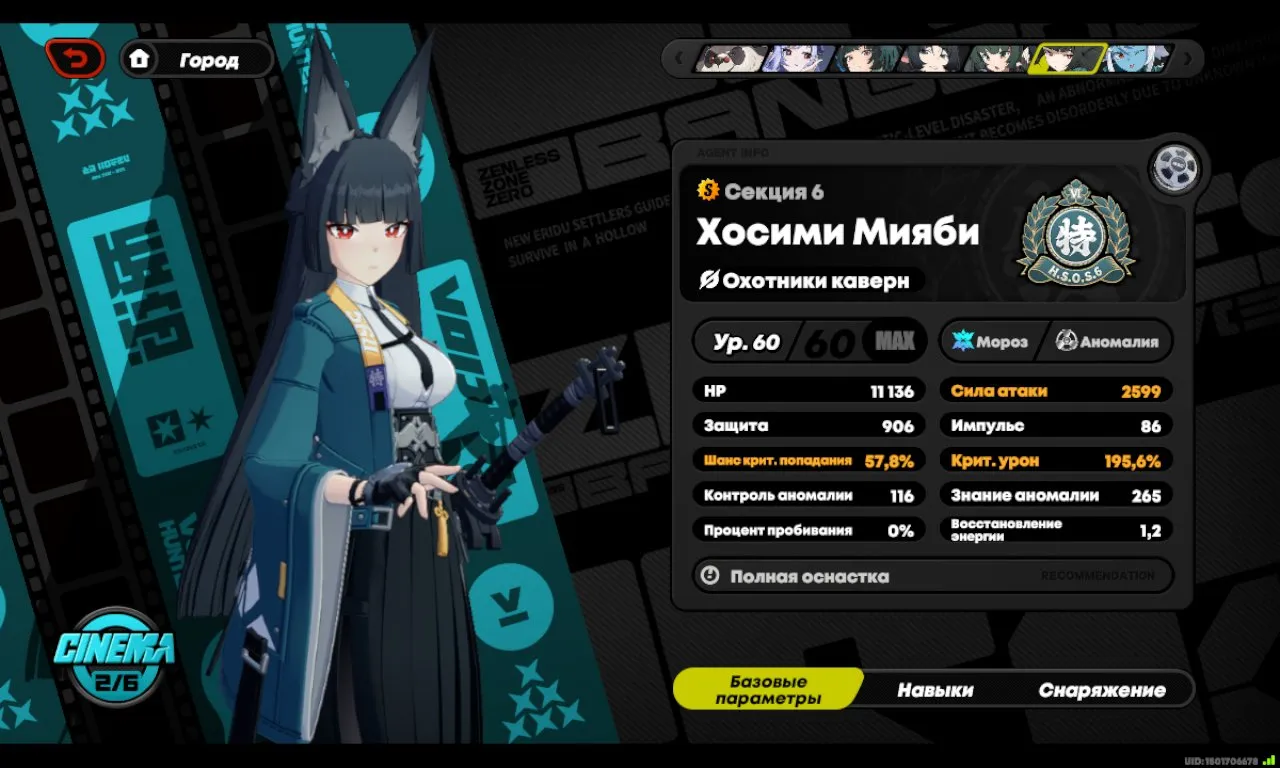1280x768 pixels.
Task: Collapse the character list with the left chevron
Action: click(x=679, y=58)
